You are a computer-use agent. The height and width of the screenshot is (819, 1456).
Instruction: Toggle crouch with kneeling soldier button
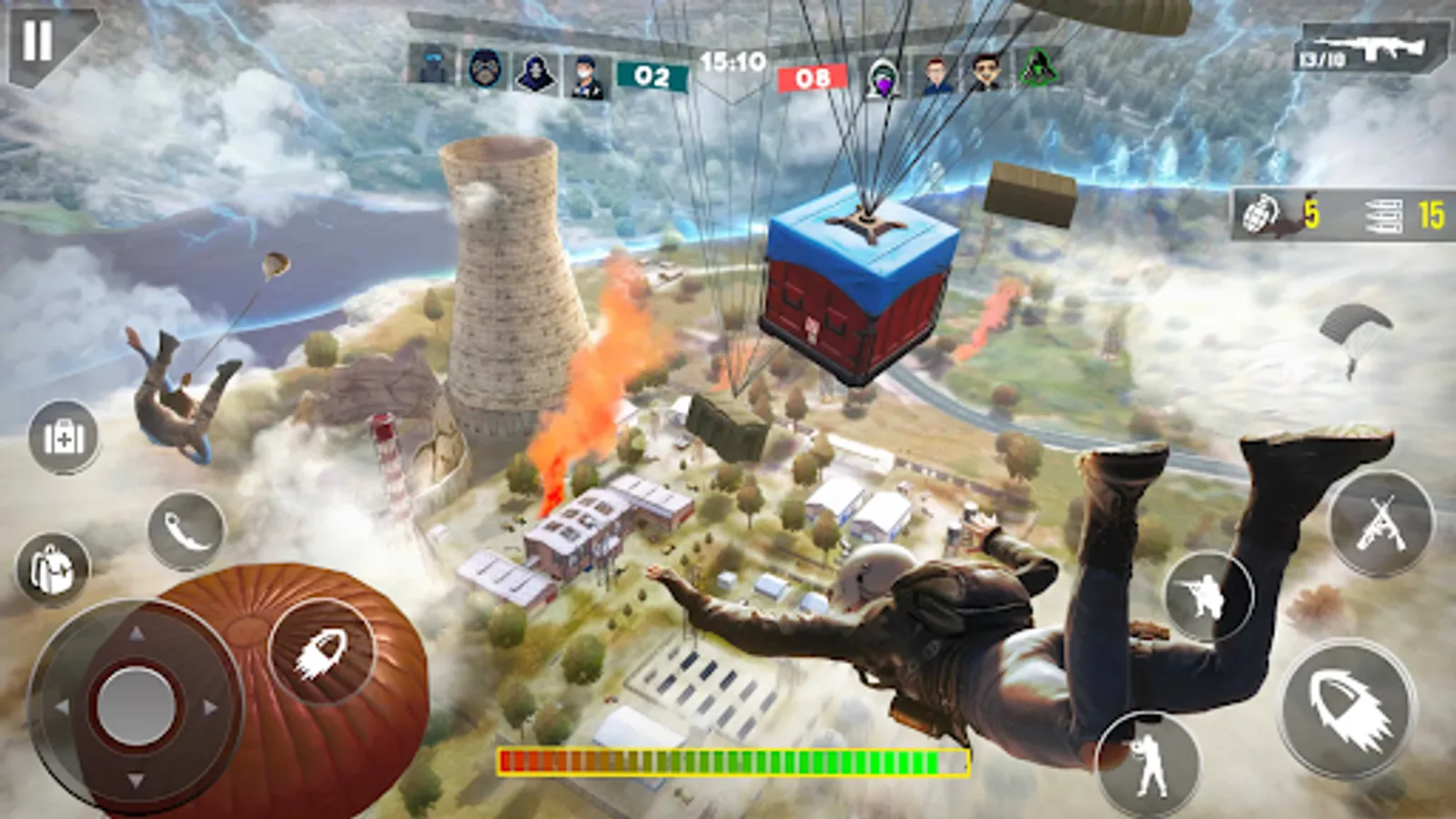(1208, 596)
